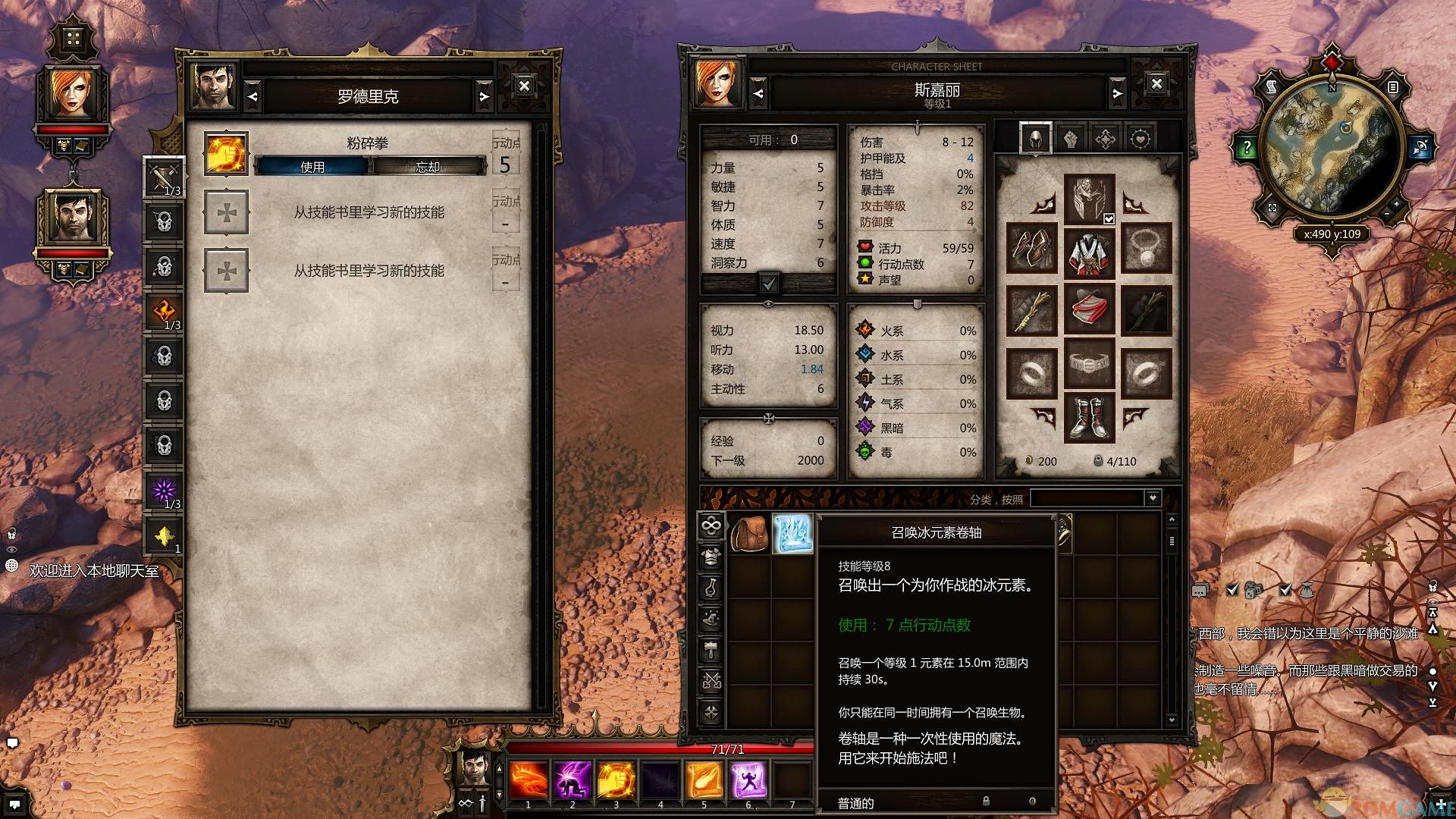The height and width of the screenshot is (819, 1456).
Task: Forget the skill with the 忘却 button
Action: [x=428, y=167]
